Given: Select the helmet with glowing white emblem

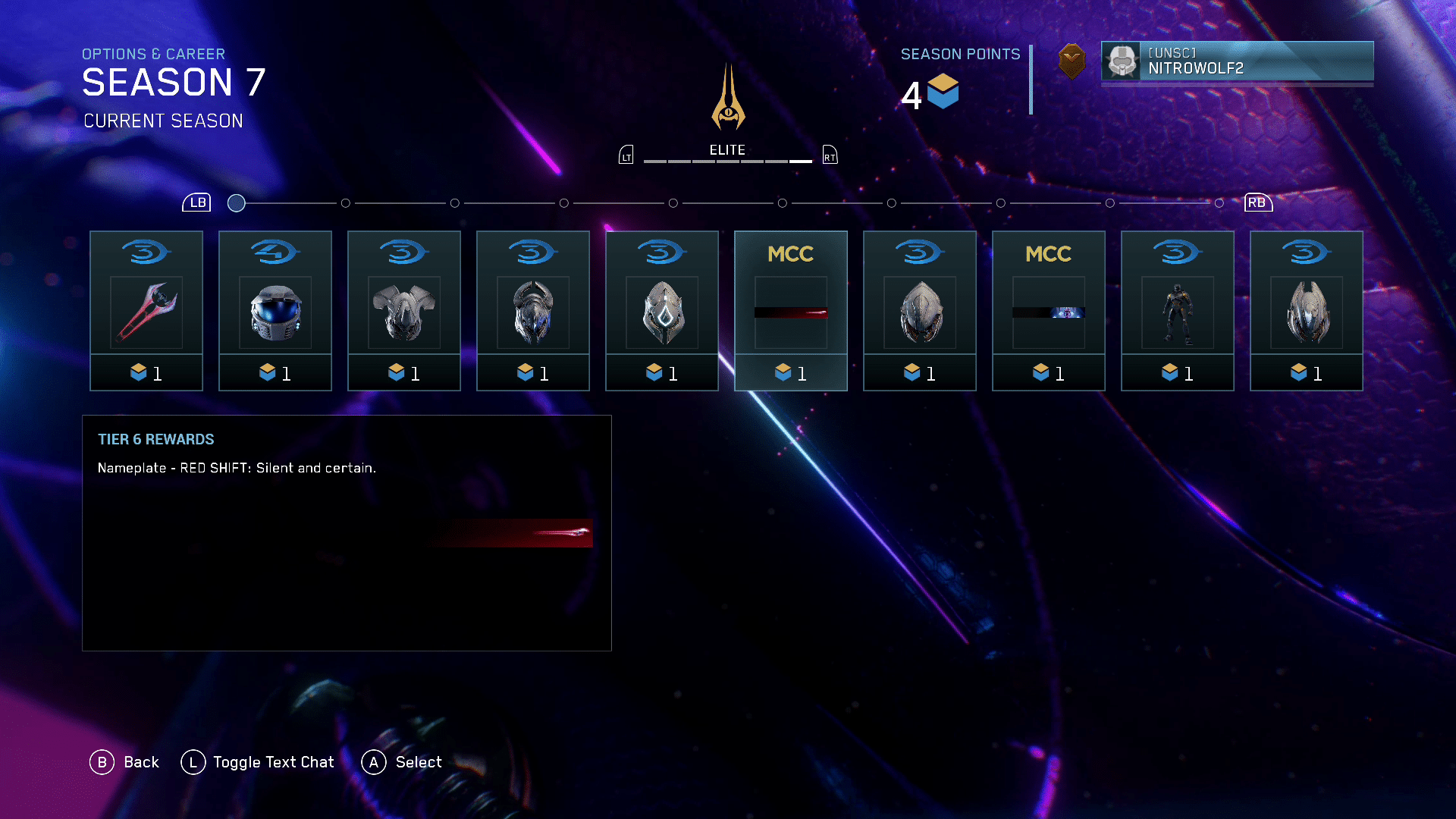Looking at the screenshot, I should pos(662,311).
